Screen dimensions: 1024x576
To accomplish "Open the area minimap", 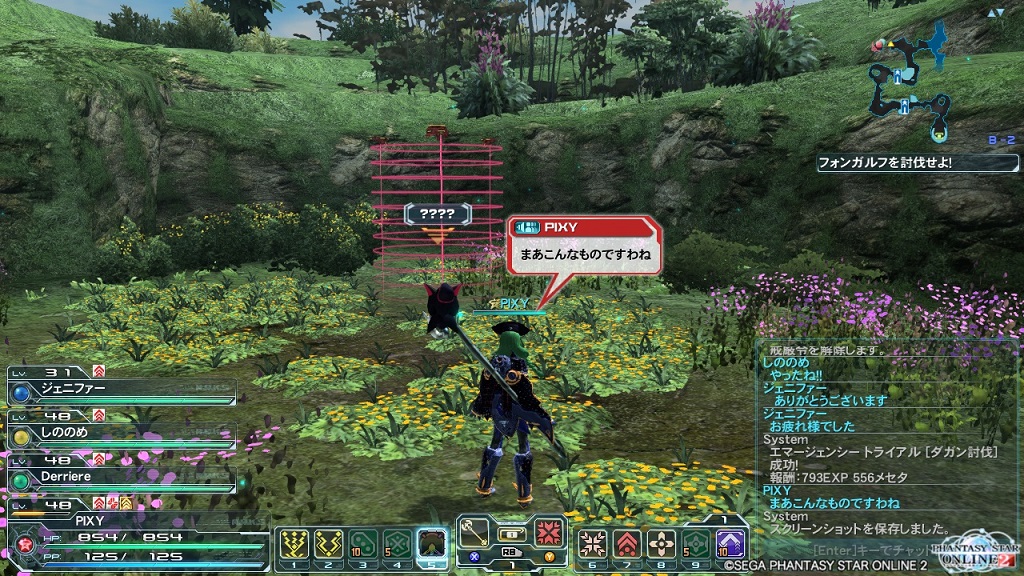I will coord(912,78).
